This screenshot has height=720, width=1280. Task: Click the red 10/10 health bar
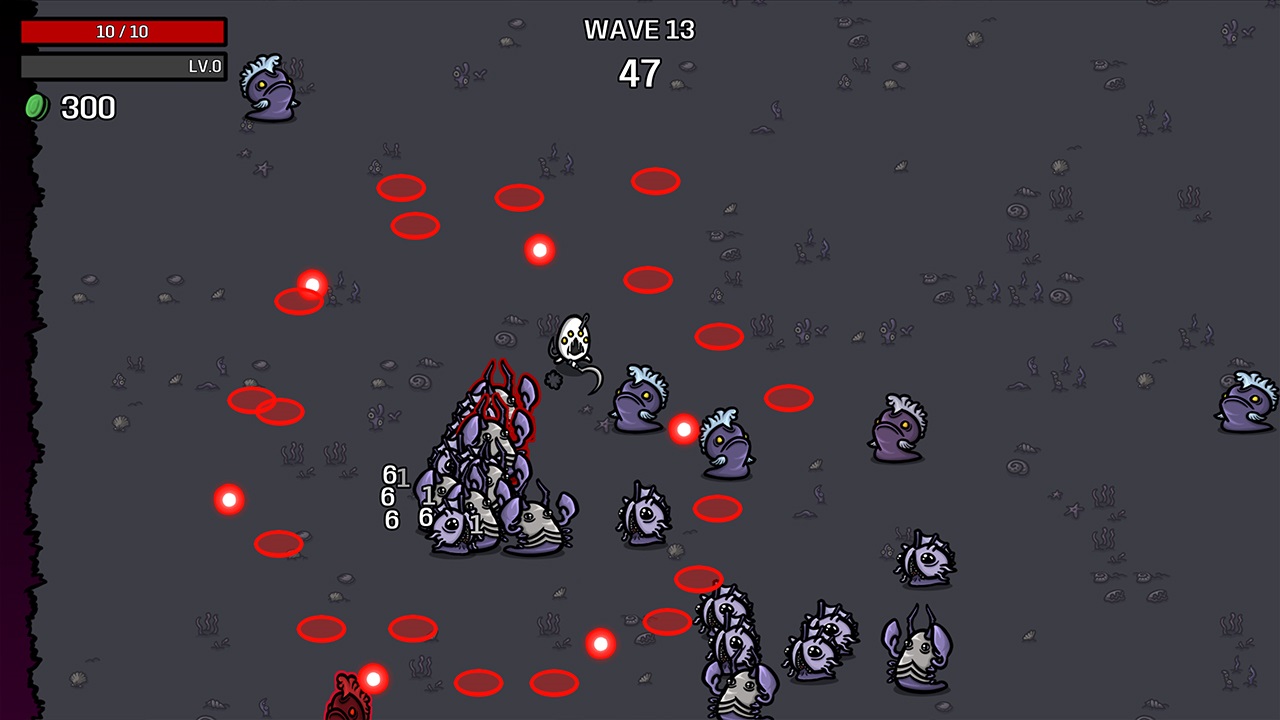point(124,31)
